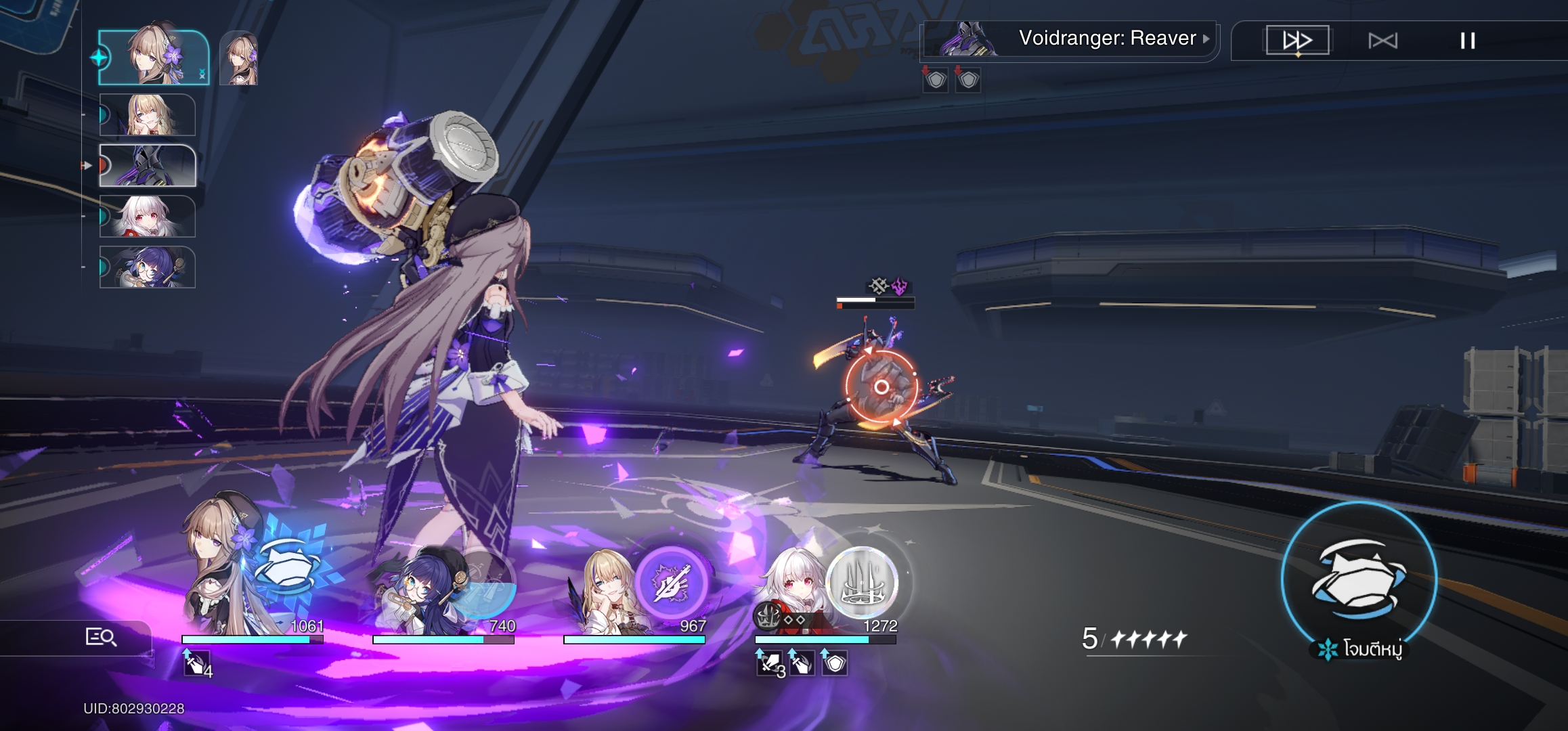This screenshot has width=1568, height=731.
Task: Inspect the white-haired character's shield buff icon
Action: [x=835, y=663]
